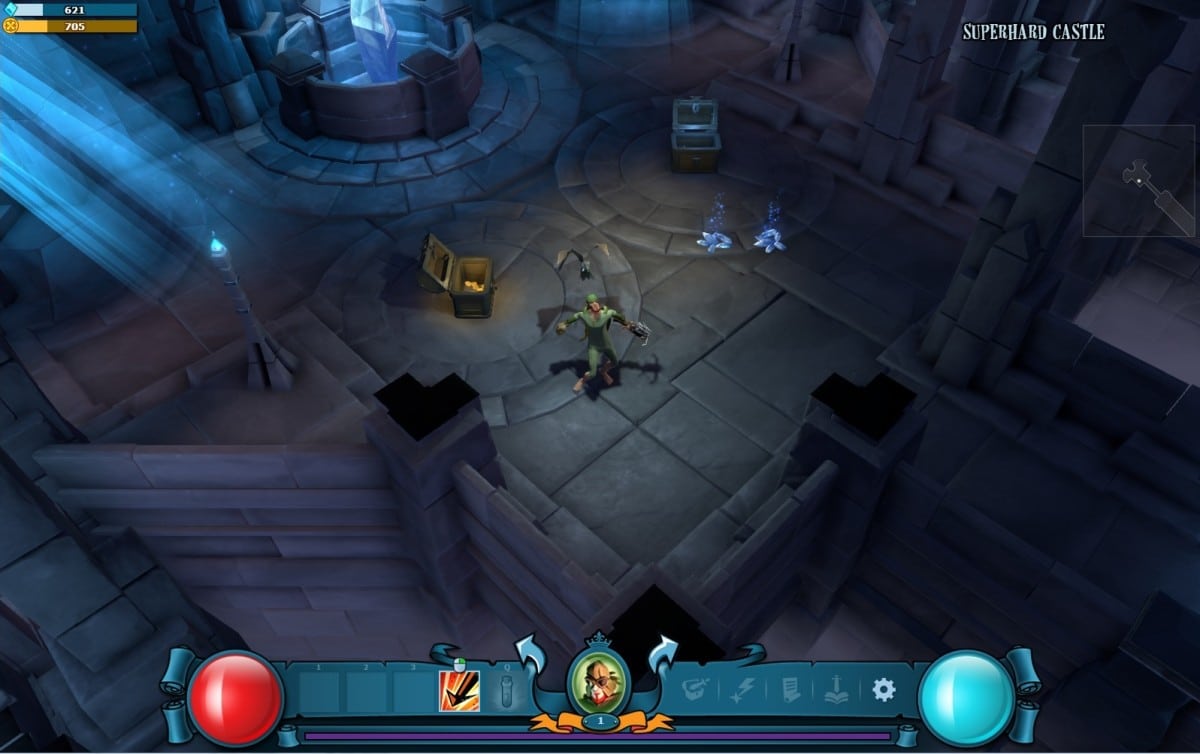Open the quest scroll log

[790, 689]
